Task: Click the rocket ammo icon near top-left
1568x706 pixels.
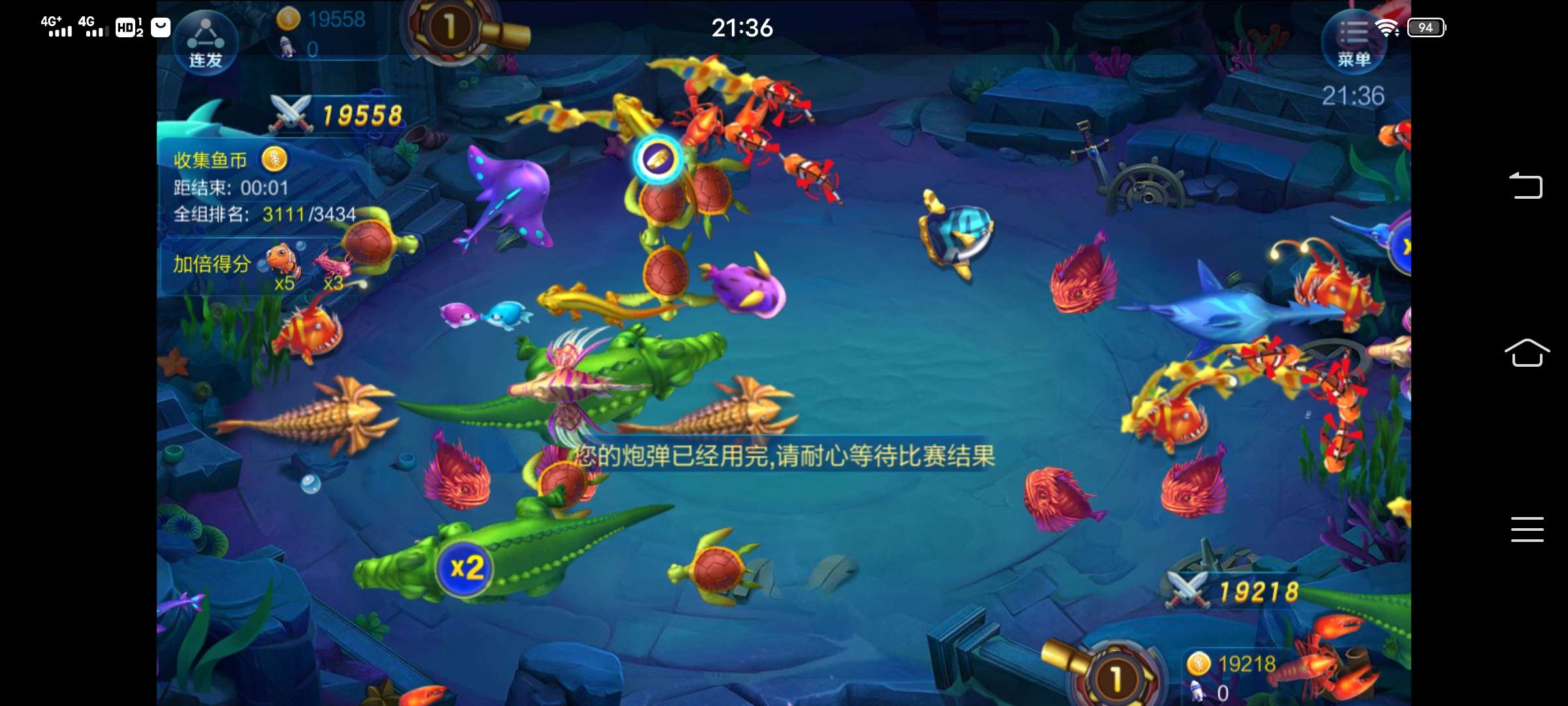Action: pos(286,46)
